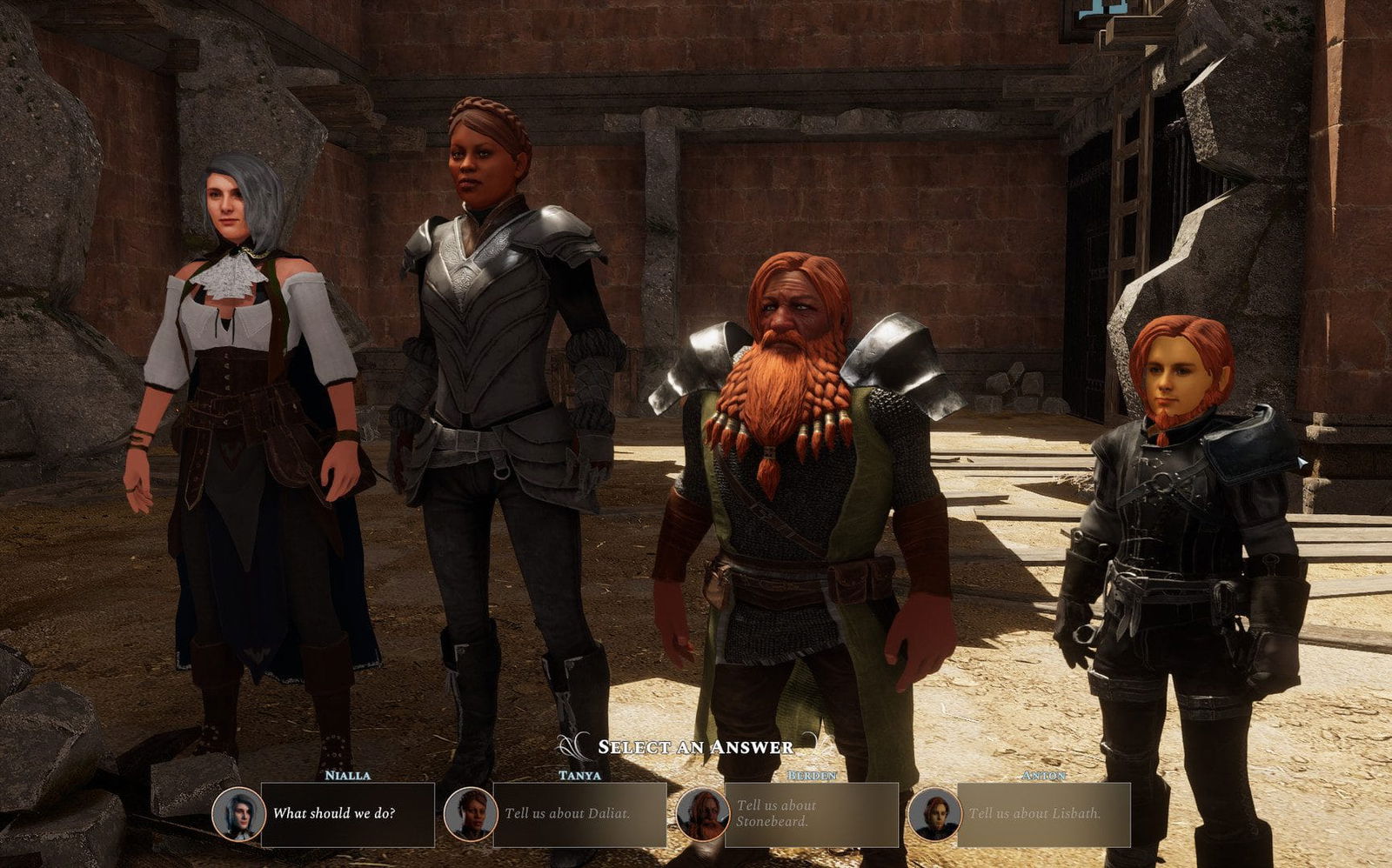Click Tanya's portrait in the answer bar

click(471, 814)
